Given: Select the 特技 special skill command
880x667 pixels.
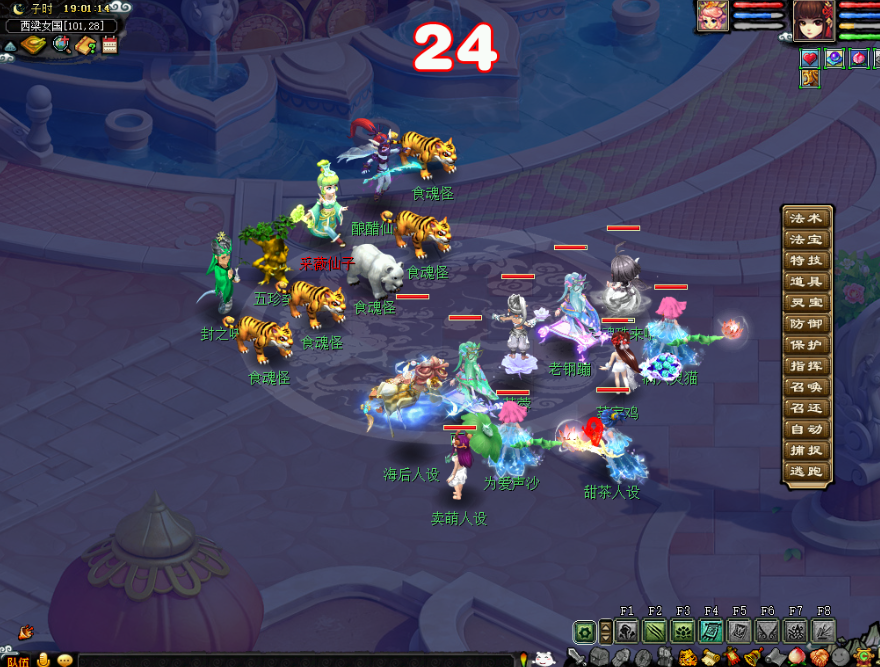Looking at the screenshot, I should click(x=806, y=260).
